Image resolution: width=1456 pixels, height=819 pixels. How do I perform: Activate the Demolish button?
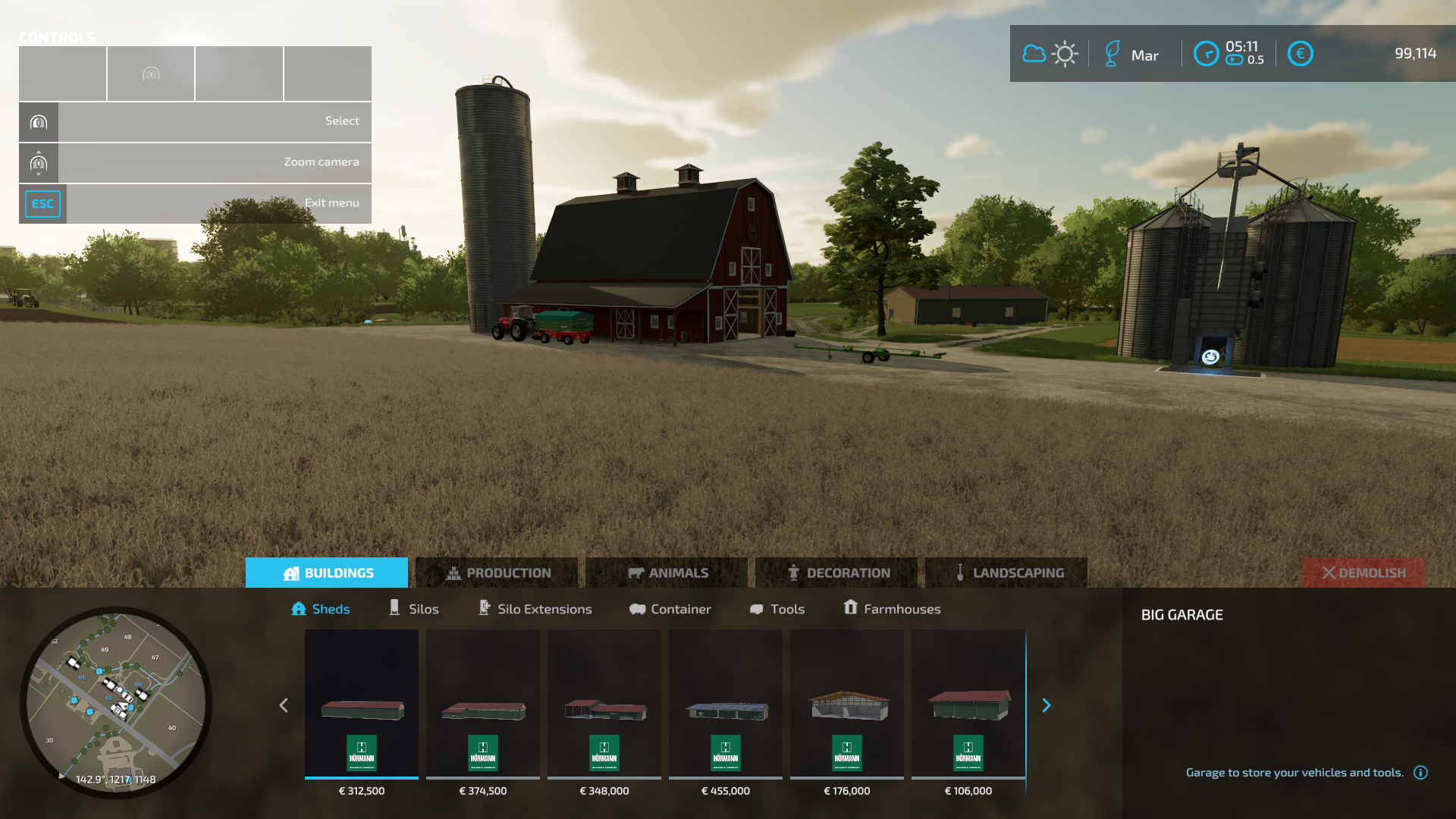point(1363,573)
